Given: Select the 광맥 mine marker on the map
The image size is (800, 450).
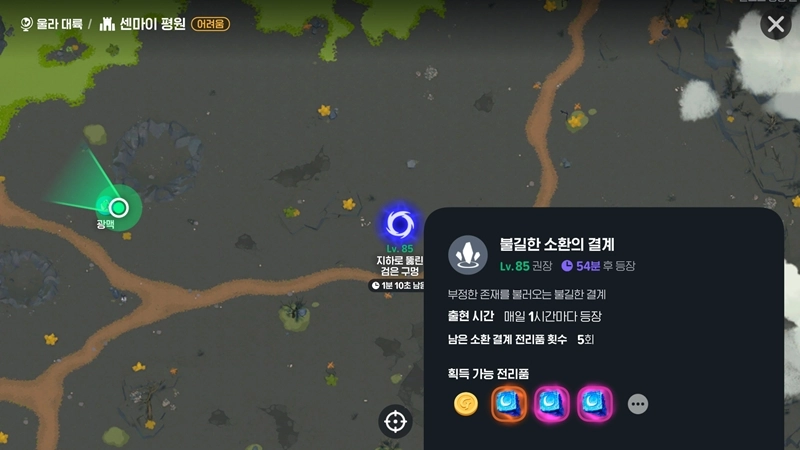Looking at the screenshot, I should [x=119, y=208].
